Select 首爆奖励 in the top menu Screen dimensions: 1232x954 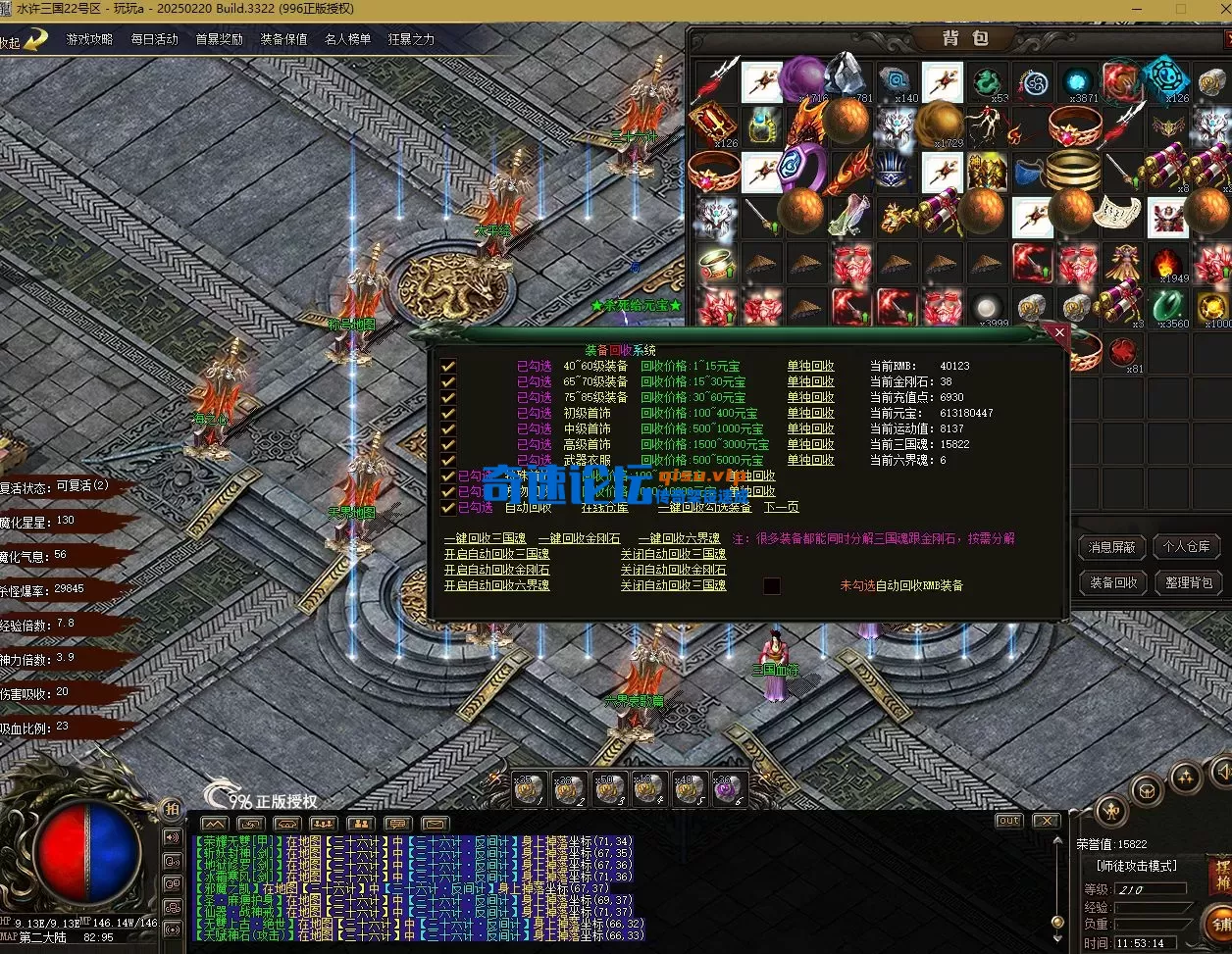click(219, 39)
